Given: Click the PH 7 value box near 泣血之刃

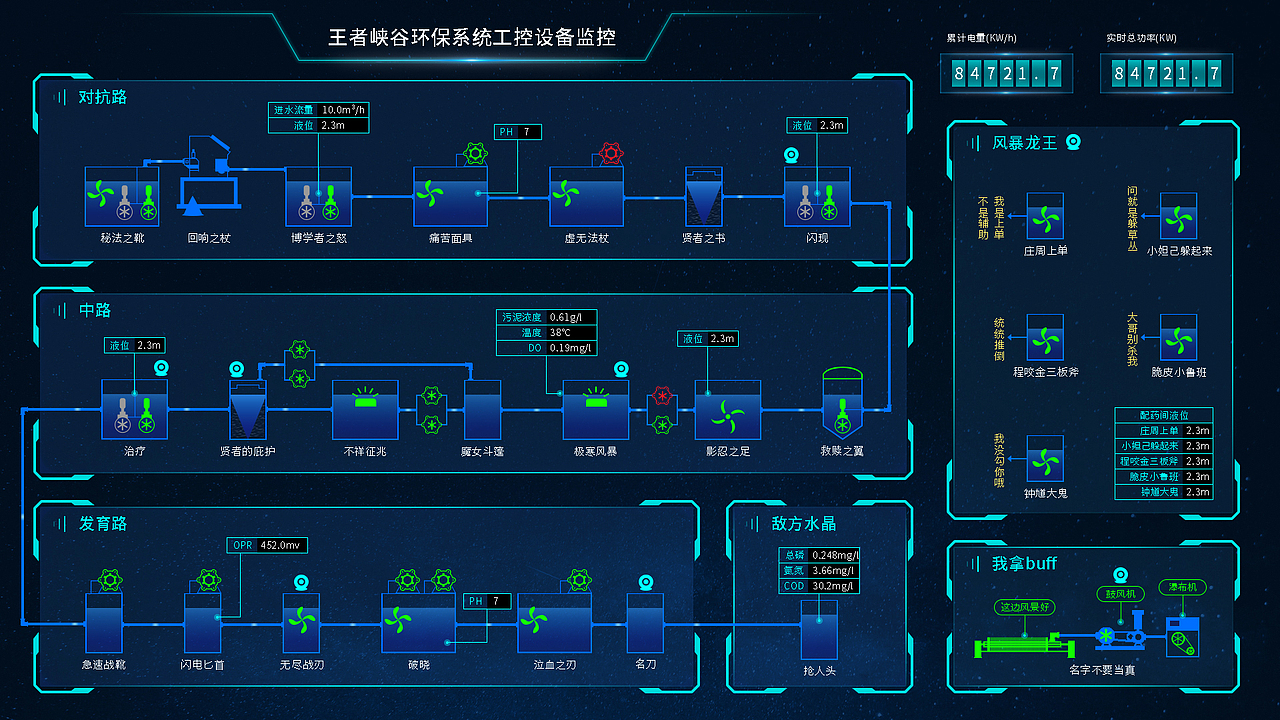Looking at the screenshot, I should click(486, 601).
